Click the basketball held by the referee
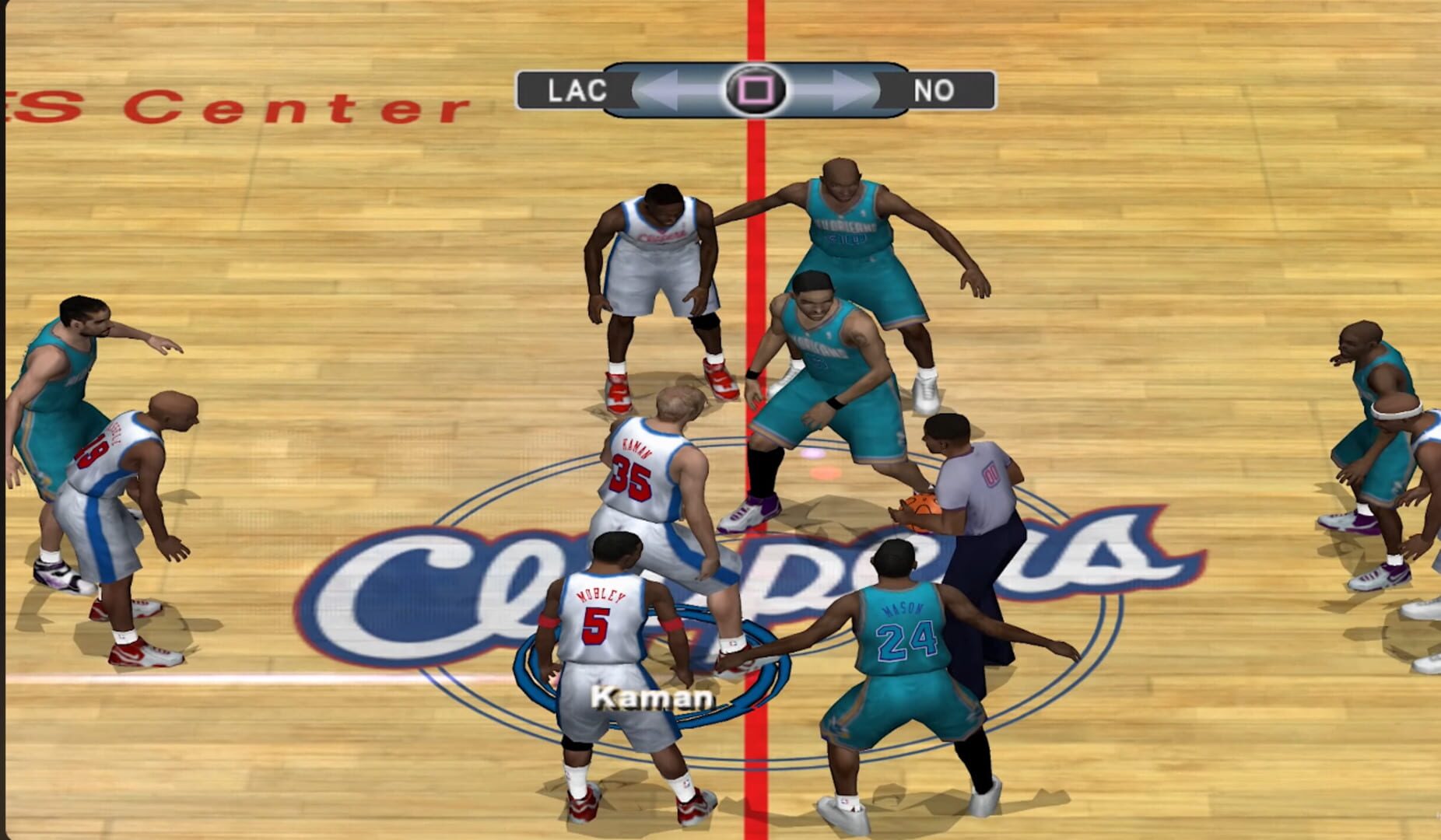Screen dimensions: 1441x840 (921, 509)
